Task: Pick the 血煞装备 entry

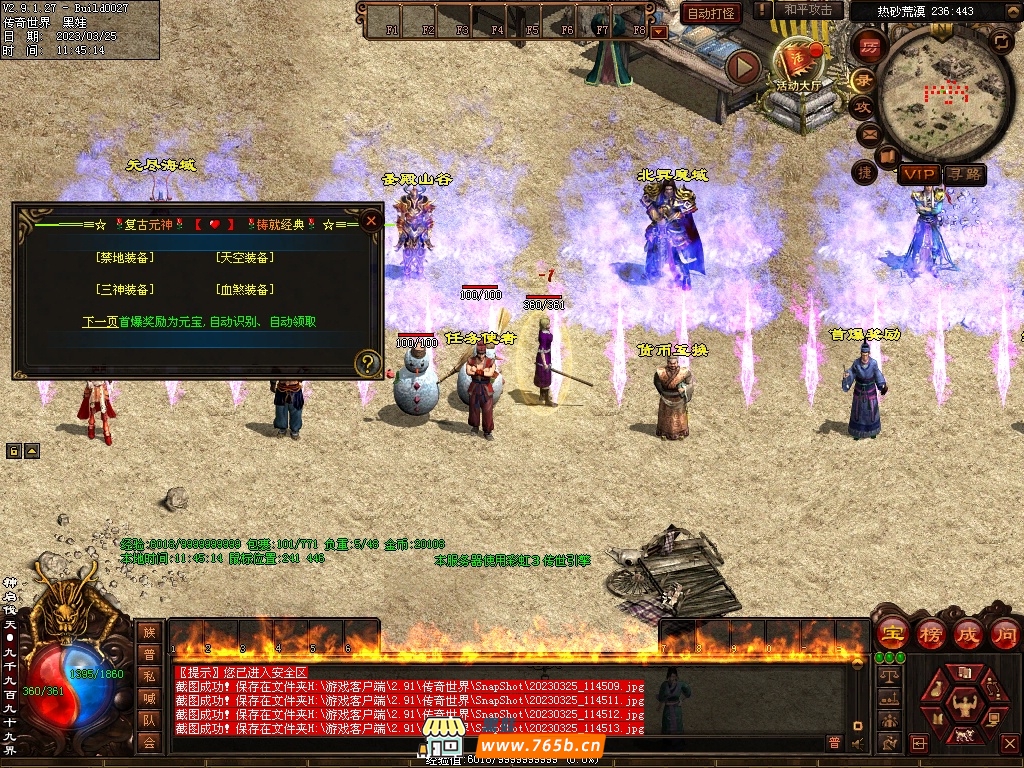Action: [244, 290]
